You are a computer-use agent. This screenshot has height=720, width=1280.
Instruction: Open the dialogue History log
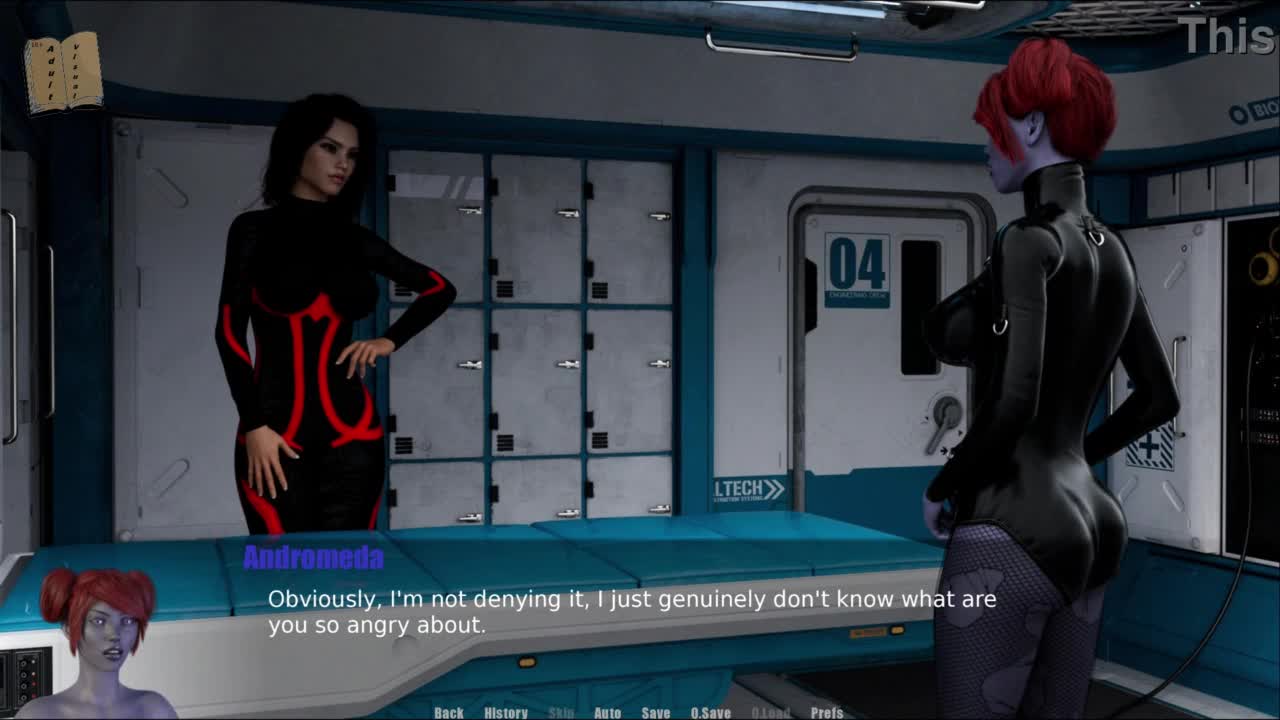tap(506, 712)
